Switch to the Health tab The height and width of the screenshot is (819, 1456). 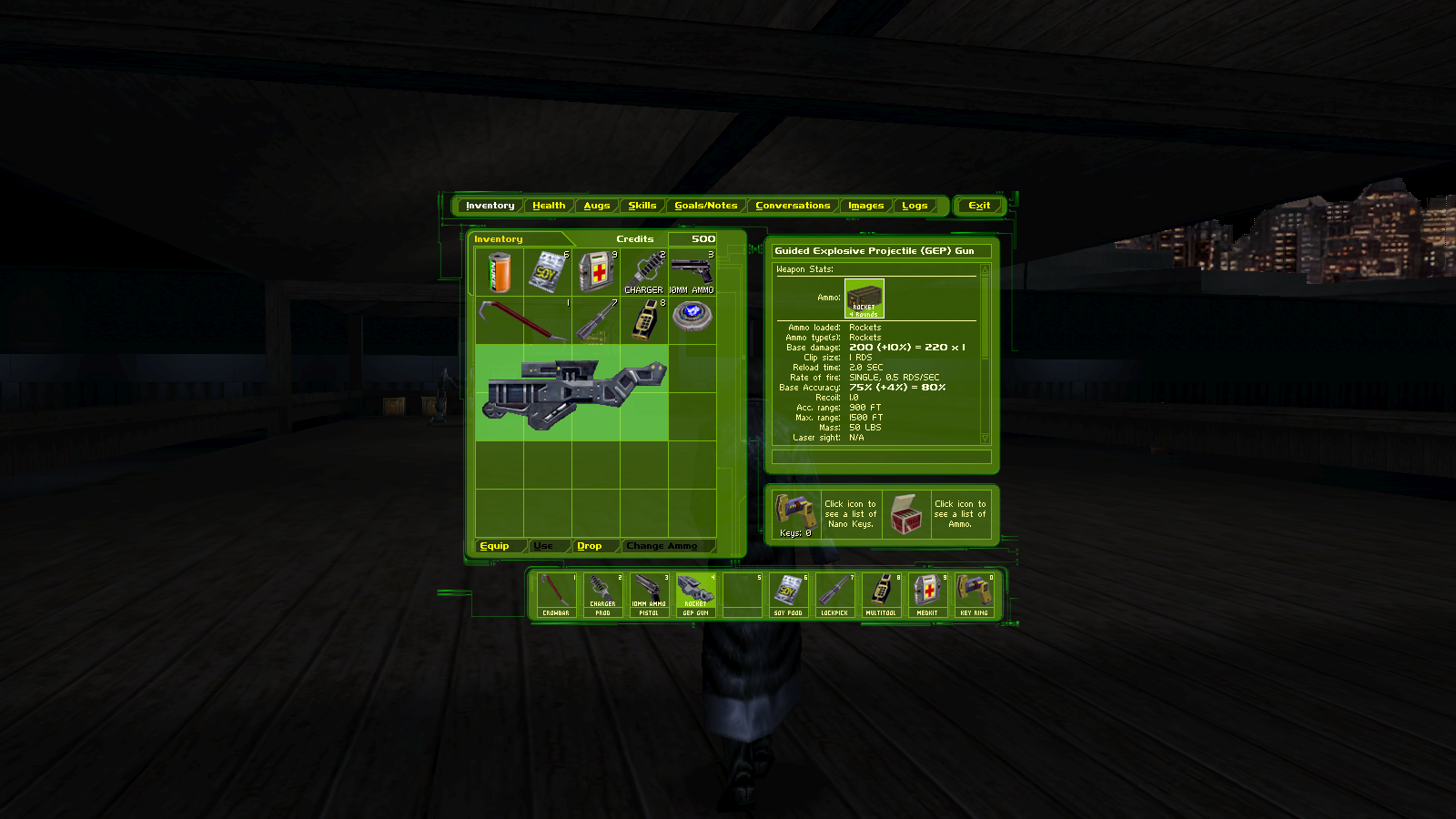pos(549,206)
